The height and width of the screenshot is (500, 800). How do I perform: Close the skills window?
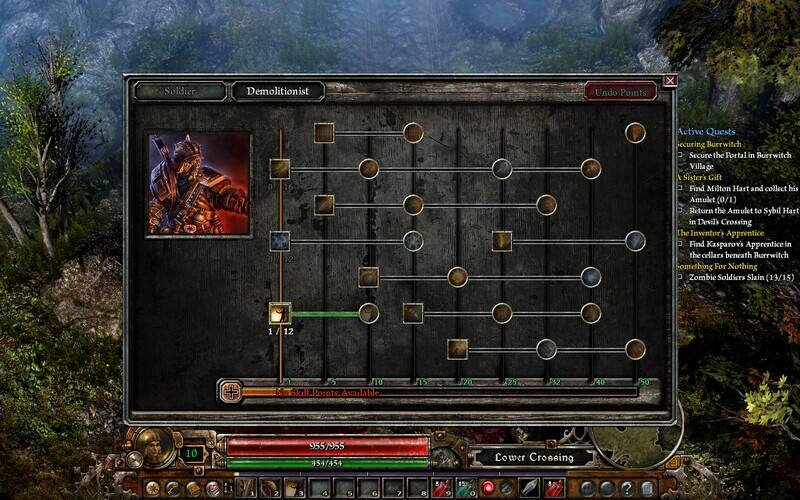point(670,80)
